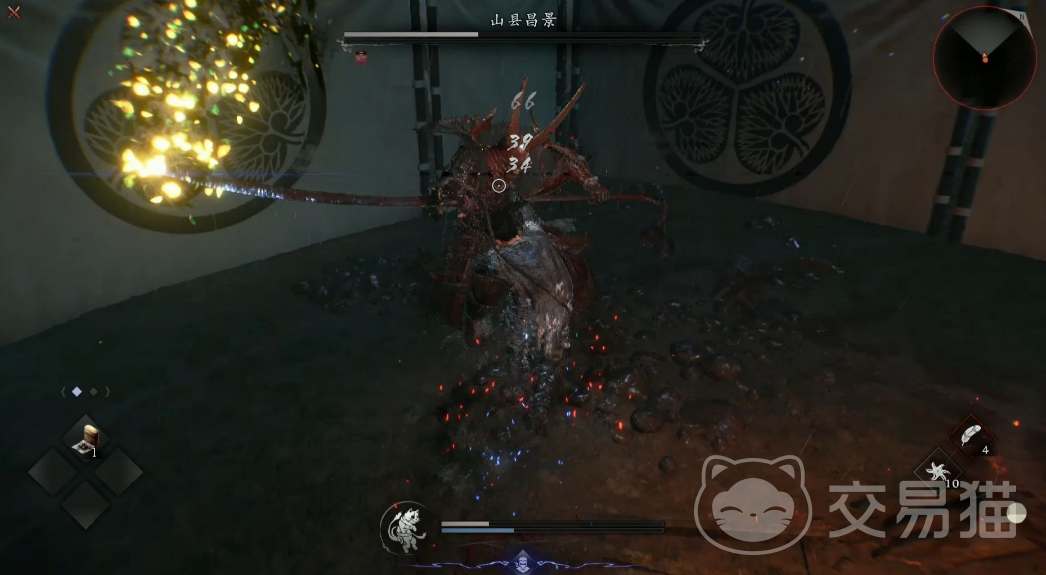Activate the glowing blue stance diamond icon

pyautogui.click(x=521, y=560)
